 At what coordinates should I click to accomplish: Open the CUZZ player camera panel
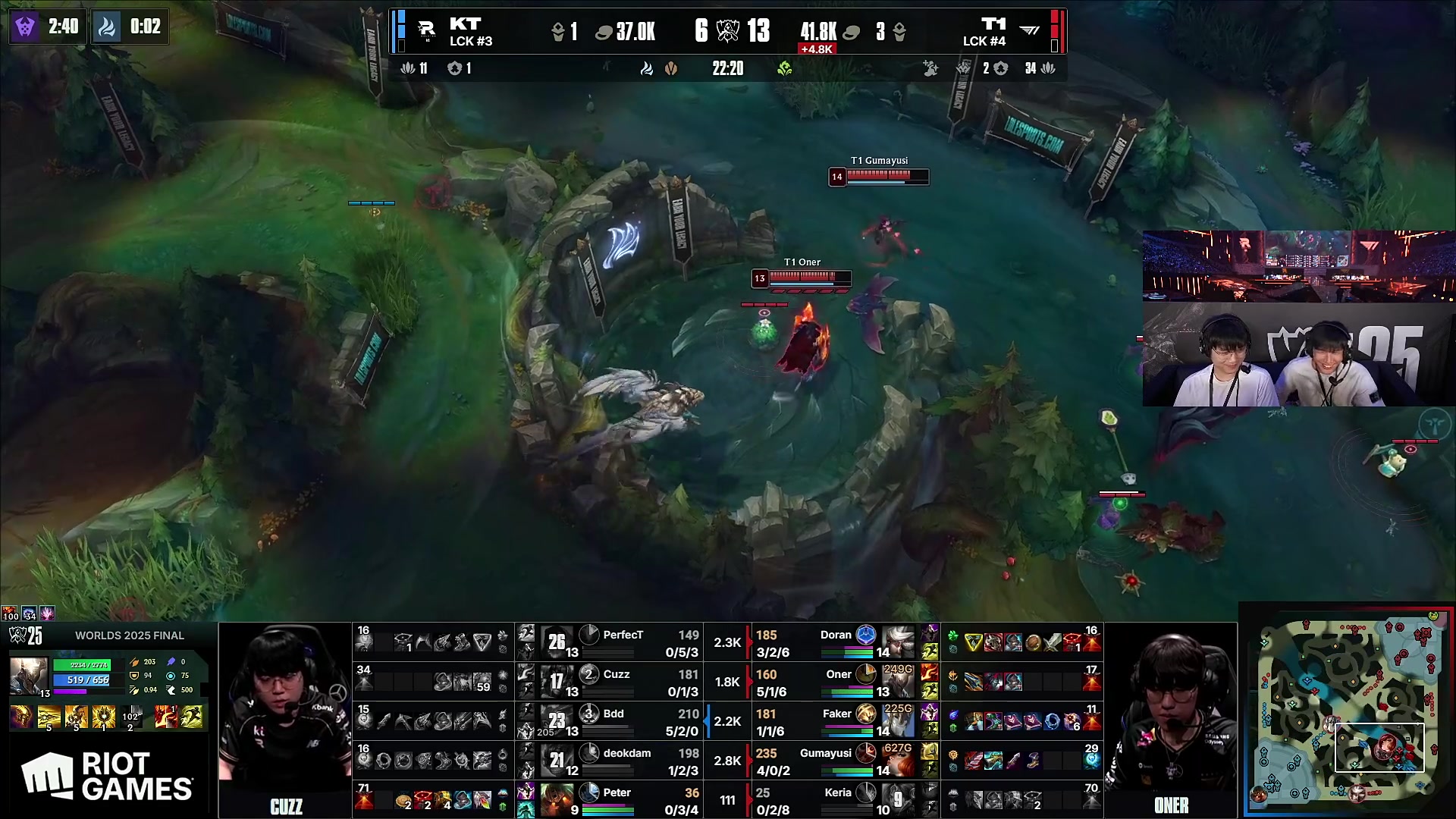(285, 720)
